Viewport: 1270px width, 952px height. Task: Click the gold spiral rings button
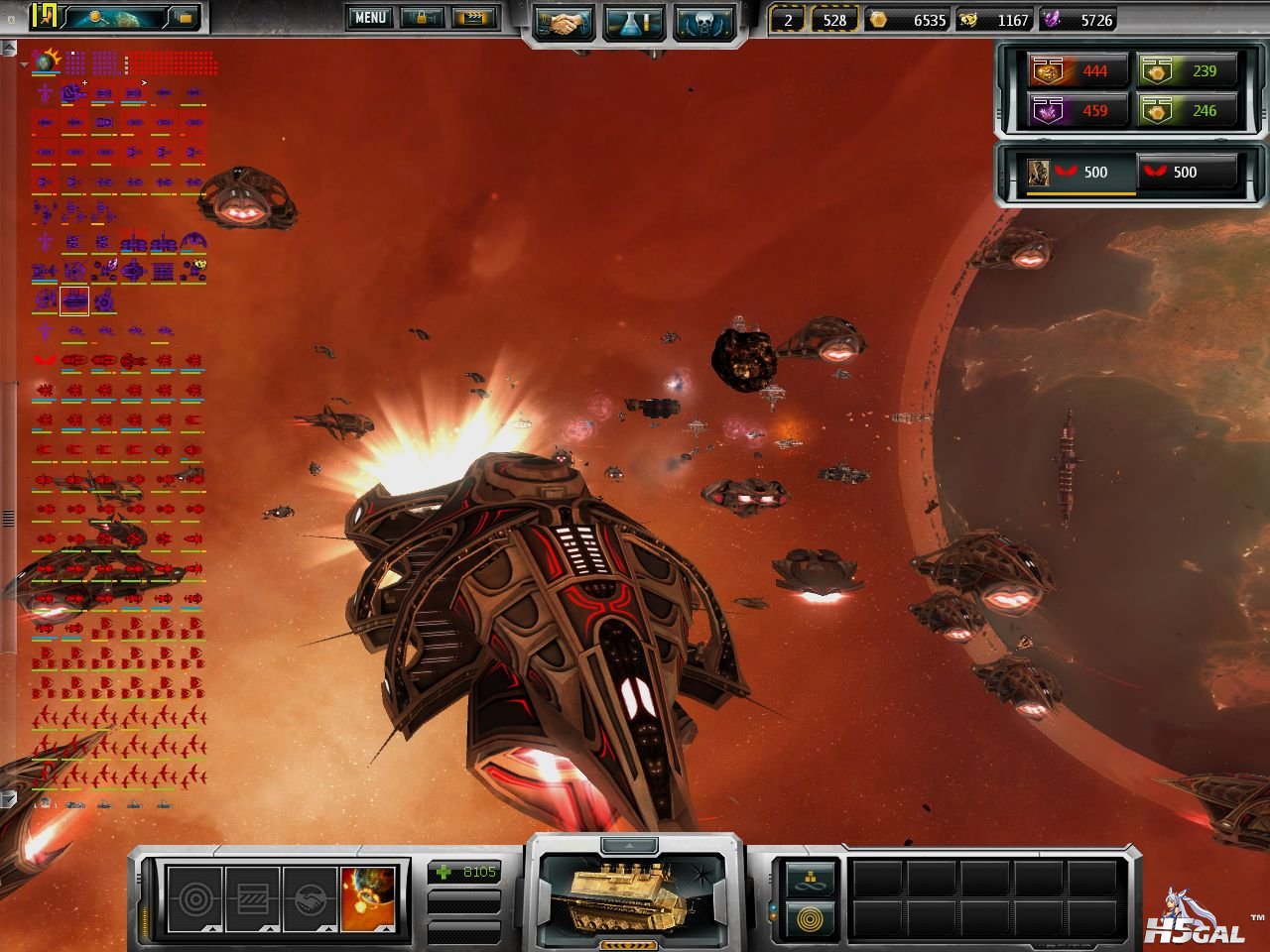pos(810,919)
